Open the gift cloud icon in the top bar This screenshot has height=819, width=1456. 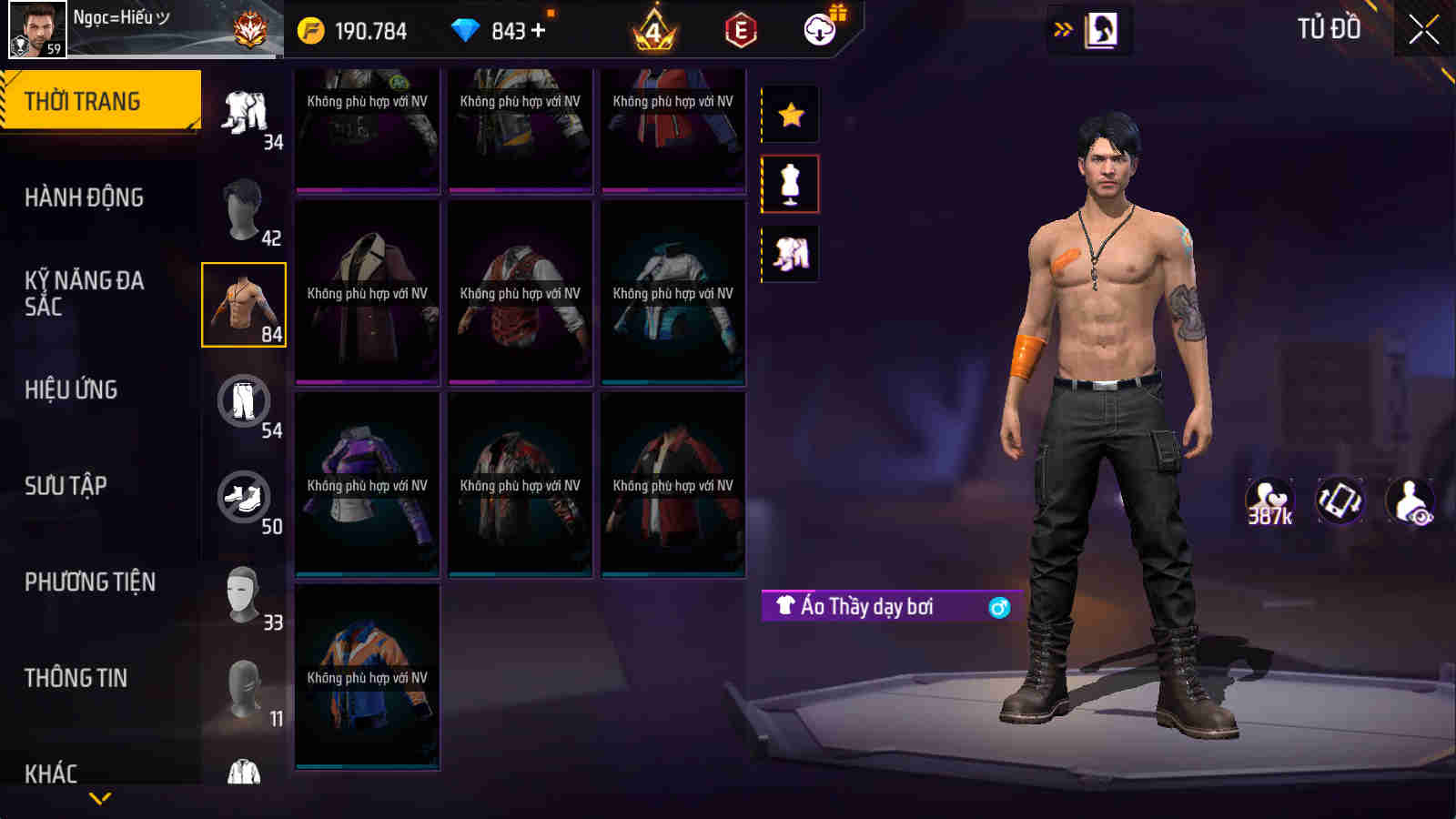point(818,29)
